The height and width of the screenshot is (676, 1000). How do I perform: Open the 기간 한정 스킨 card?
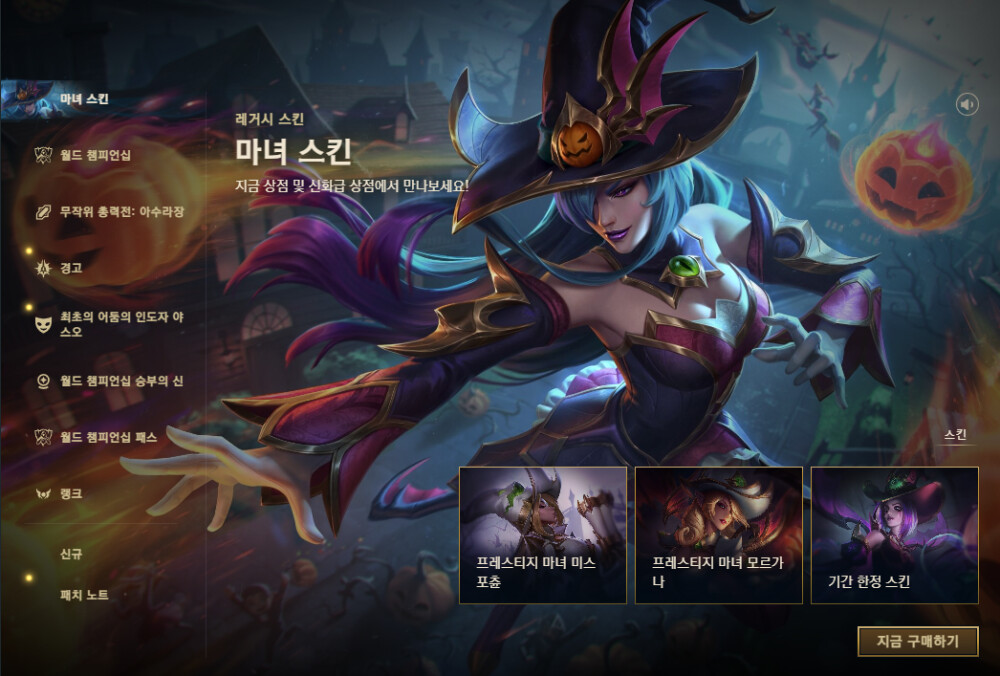(x=894, y=535)
